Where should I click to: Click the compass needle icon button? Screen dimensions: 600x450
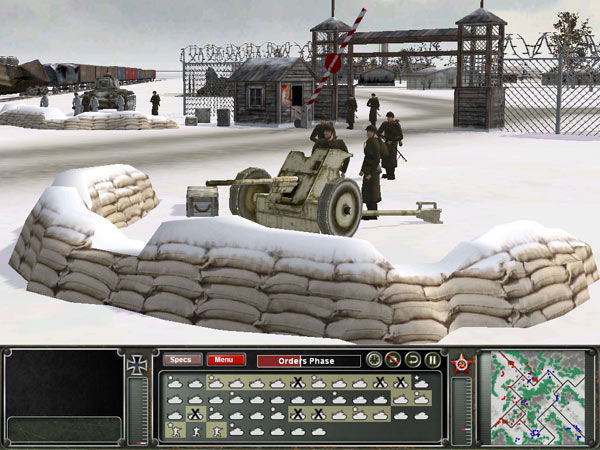point(392,359)
